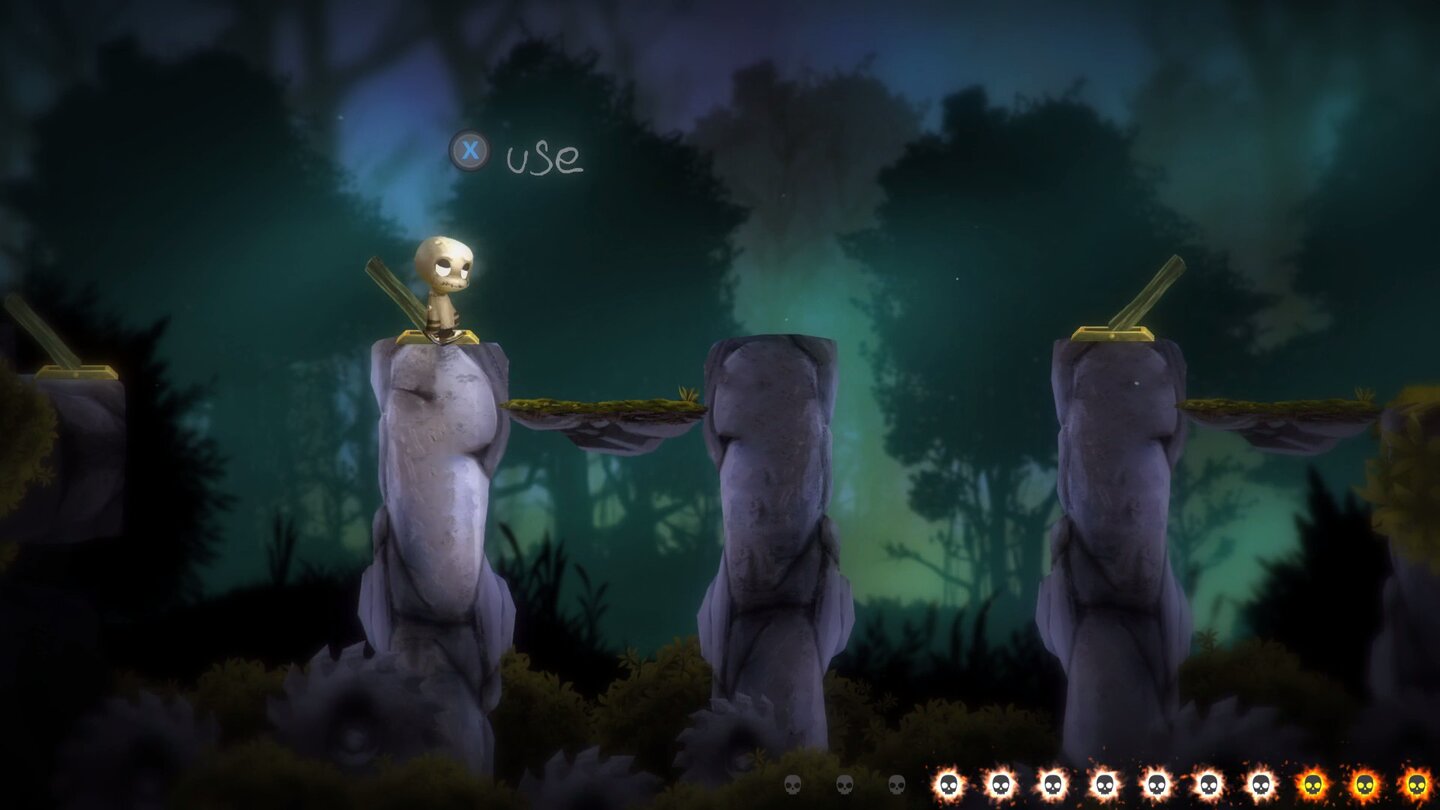Click the third grey skull icon
The height and width of the screenshot is (810, 1440).
pos(899,785)
